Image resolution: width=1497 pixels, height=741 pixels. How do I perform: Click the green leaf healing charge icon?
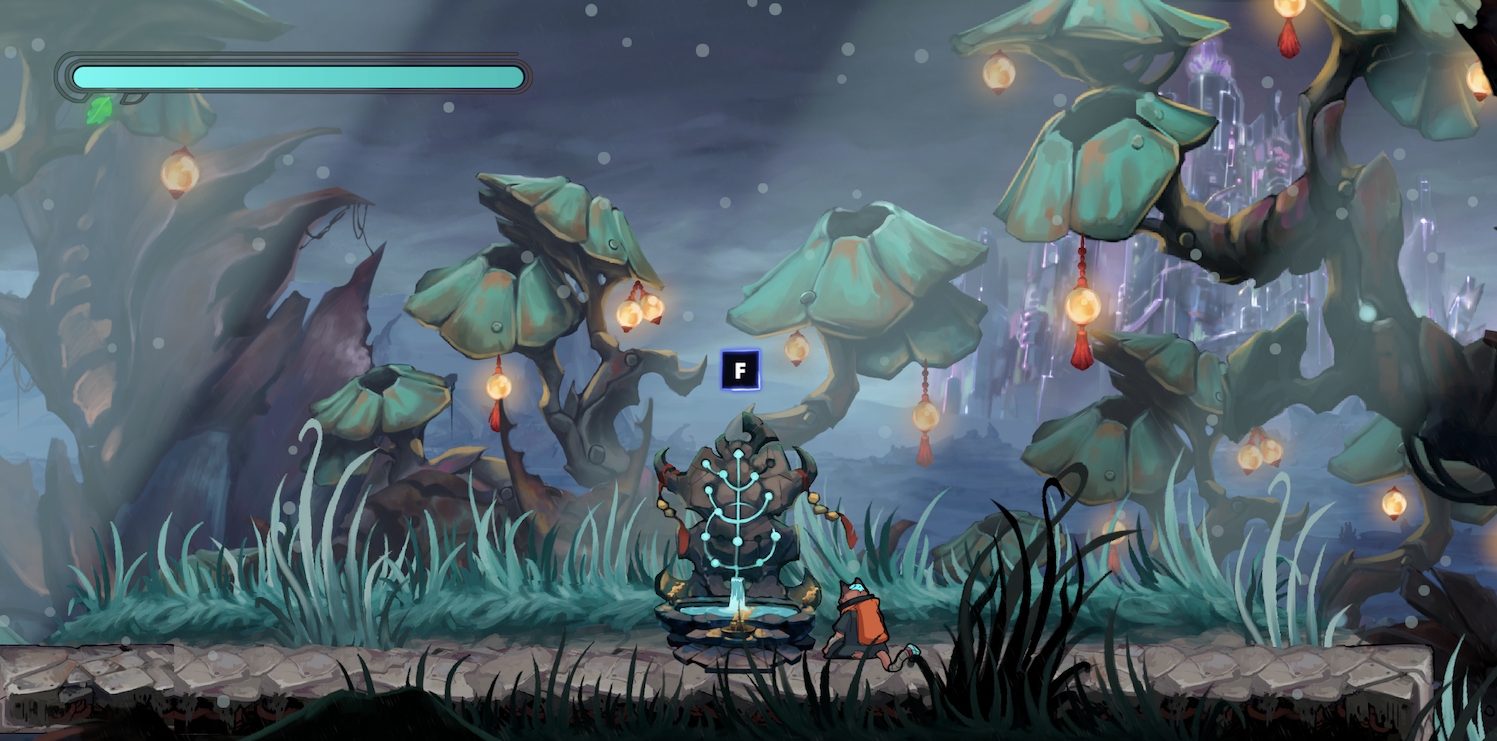[100, 110]
